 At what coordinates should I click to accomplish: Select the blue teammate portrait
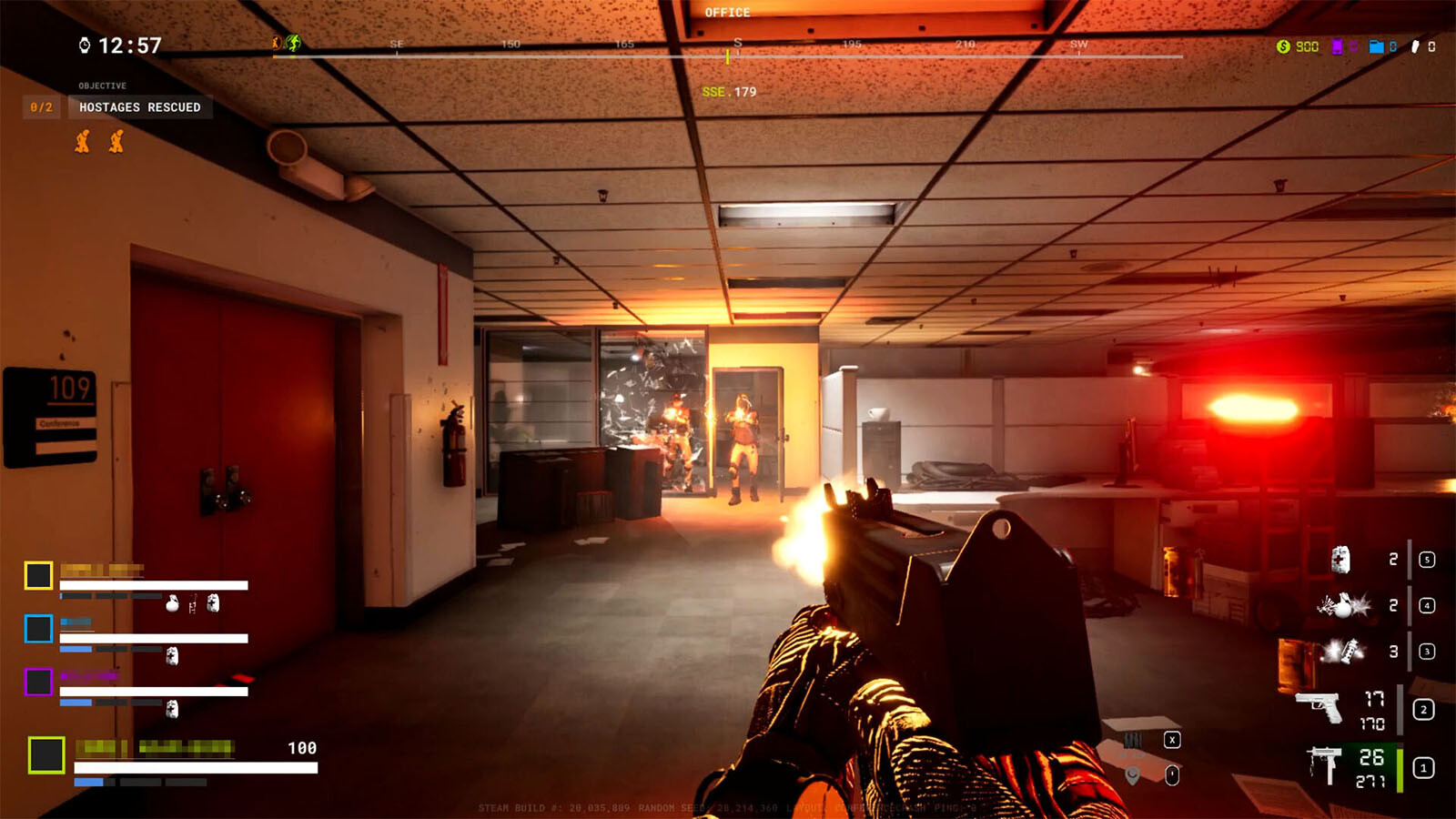coord(38,629)
